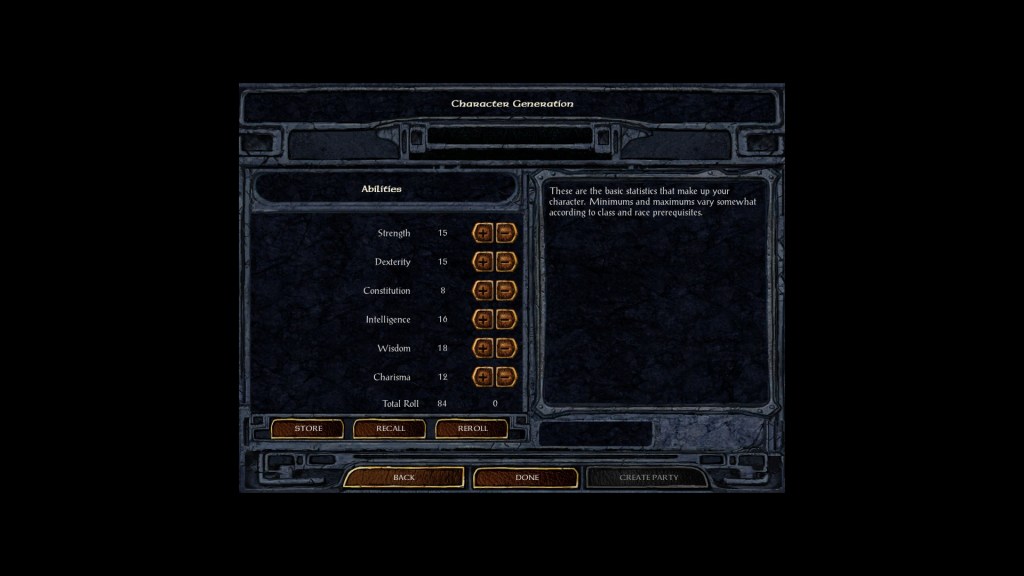Increase the Strength score

pyautogui.click(x=483, y=233)
